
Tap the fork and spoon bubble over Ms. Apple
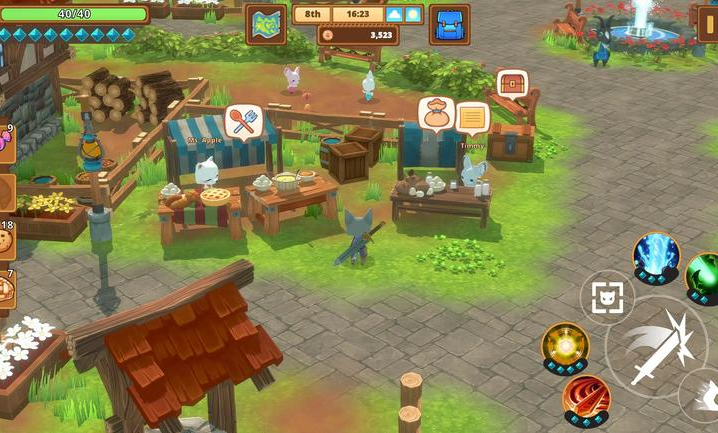coord(243,122)
